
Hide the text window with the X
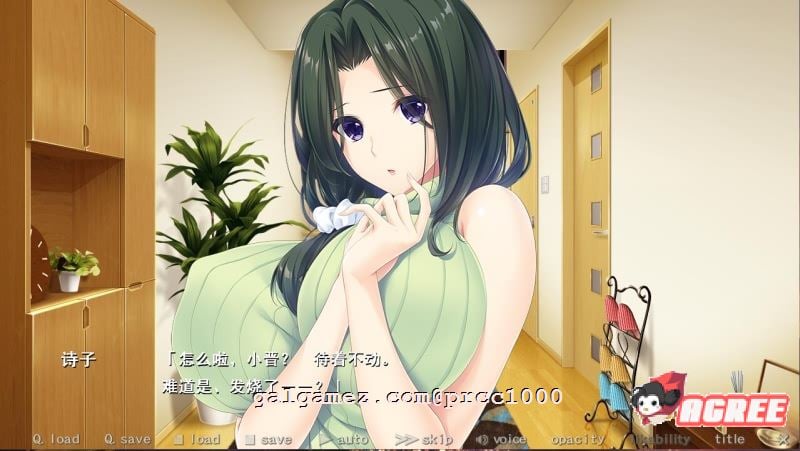coord(782,439)
